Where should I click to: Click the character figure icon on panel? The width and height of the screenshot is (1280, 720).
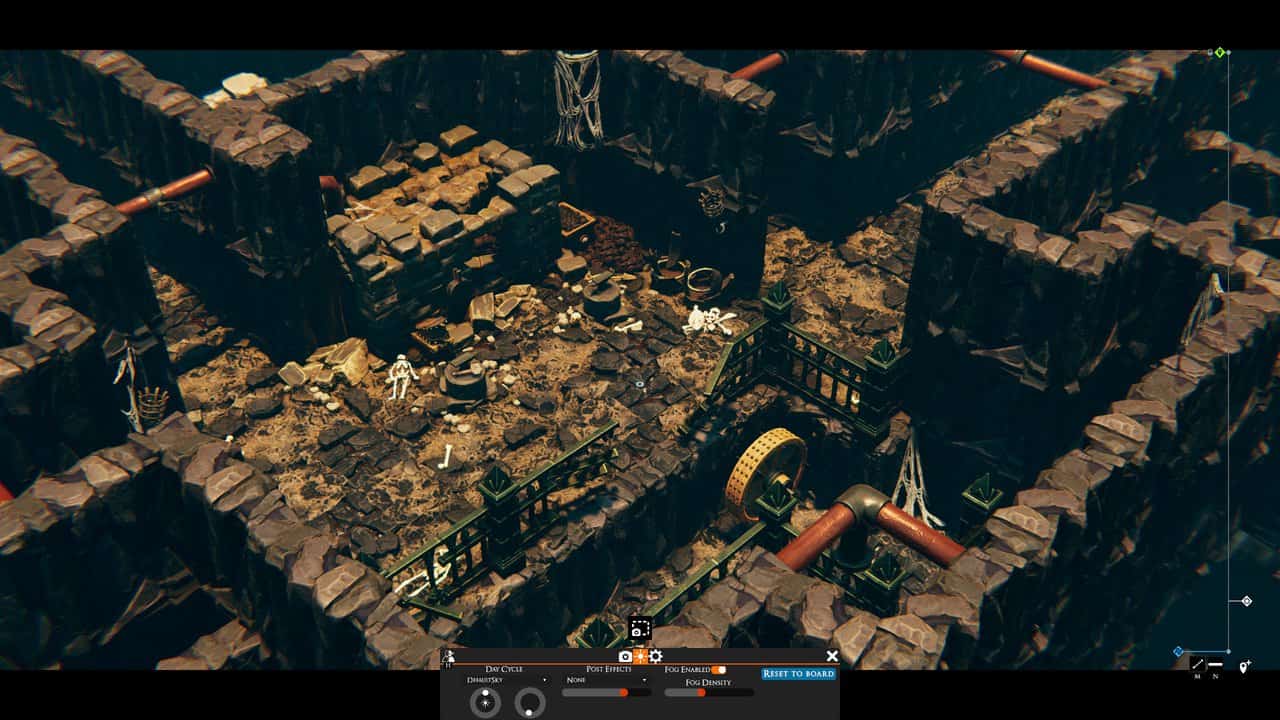[449, 657]
